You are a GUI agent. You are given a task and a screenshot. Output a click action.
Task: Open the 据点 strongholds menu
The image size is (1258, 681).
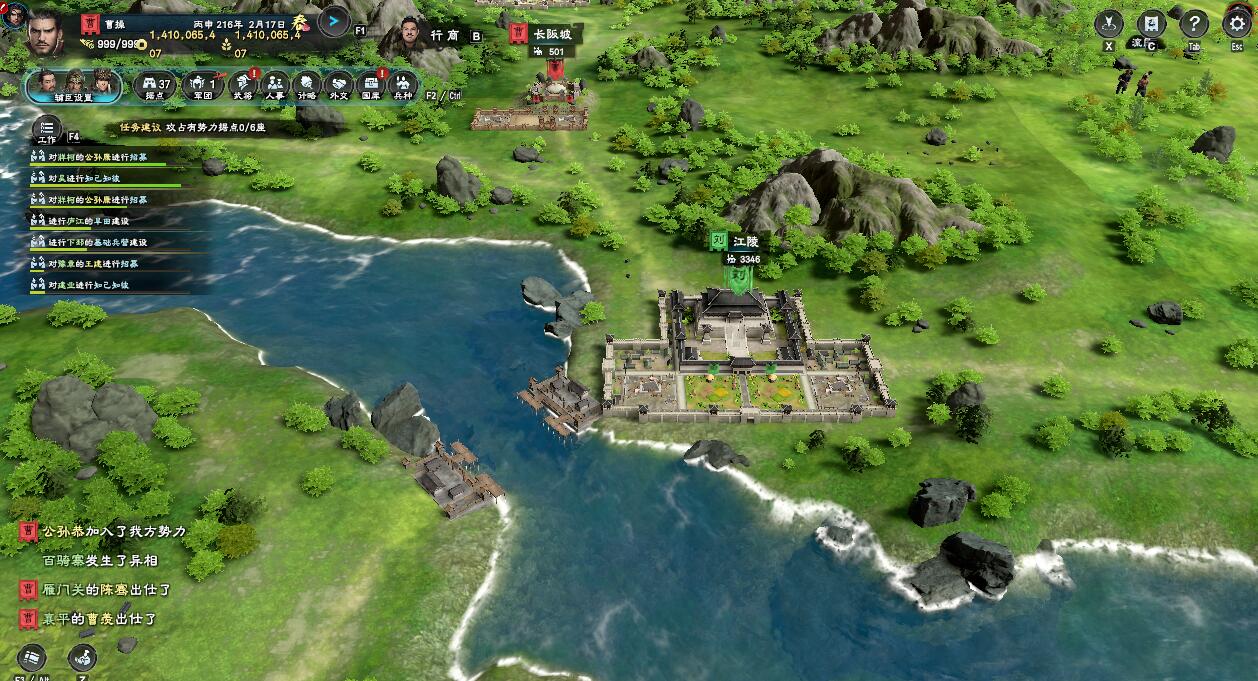[x=154, y=86]
